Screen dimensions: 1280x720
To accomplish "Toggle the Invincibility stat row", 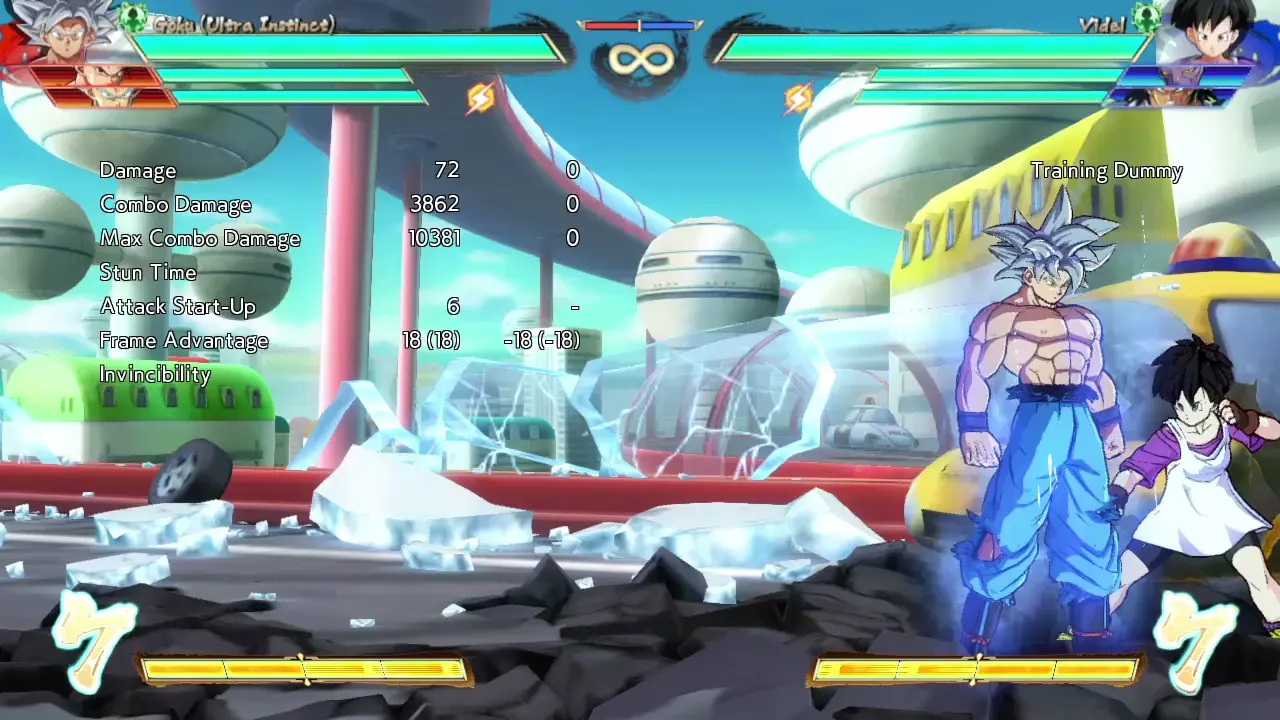I will click(x=155, y=375).
